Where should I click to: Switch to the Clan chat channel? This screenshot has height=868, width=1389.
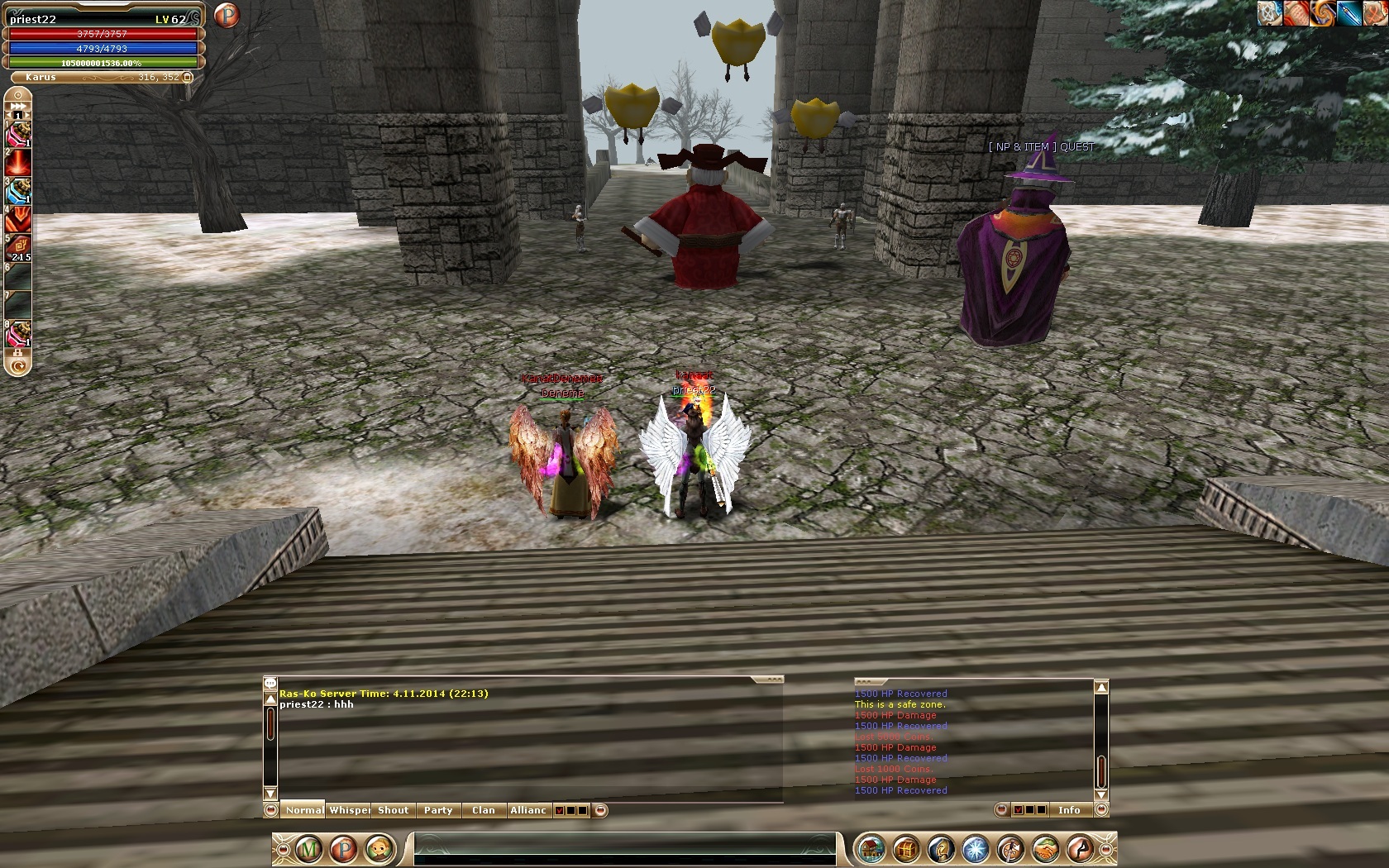point(484,810)
